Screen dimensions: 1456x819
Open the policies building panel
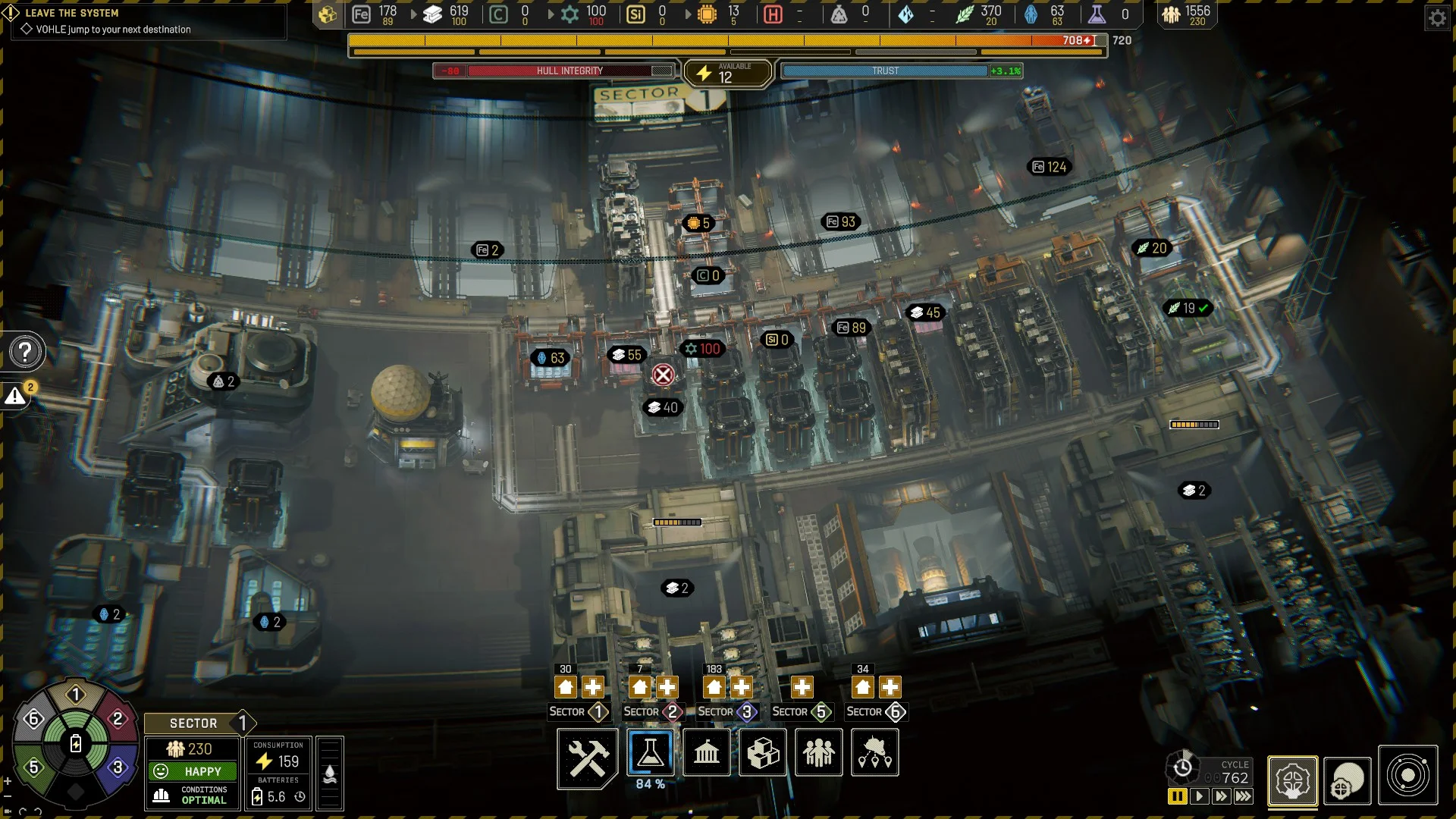pyautogui.click(x=706, y=753)
